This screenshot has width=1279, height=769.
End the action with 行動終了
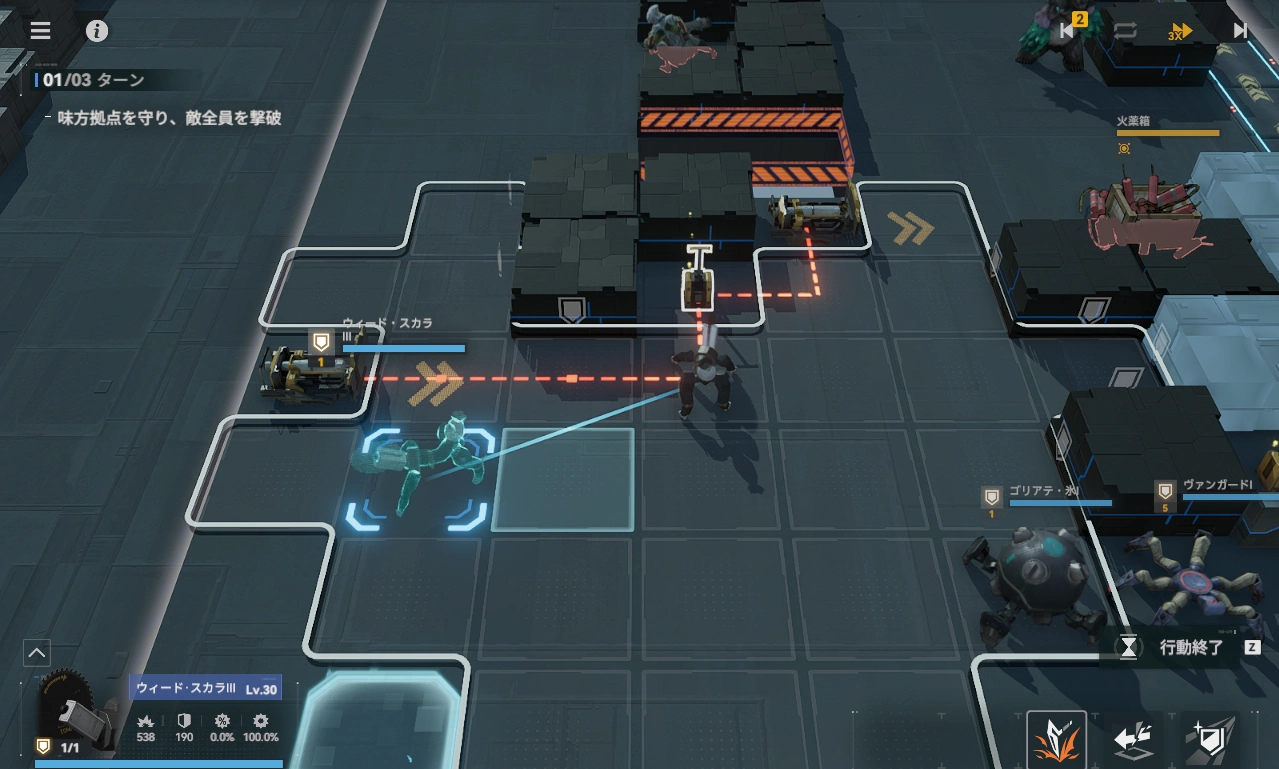point(1190,647)
